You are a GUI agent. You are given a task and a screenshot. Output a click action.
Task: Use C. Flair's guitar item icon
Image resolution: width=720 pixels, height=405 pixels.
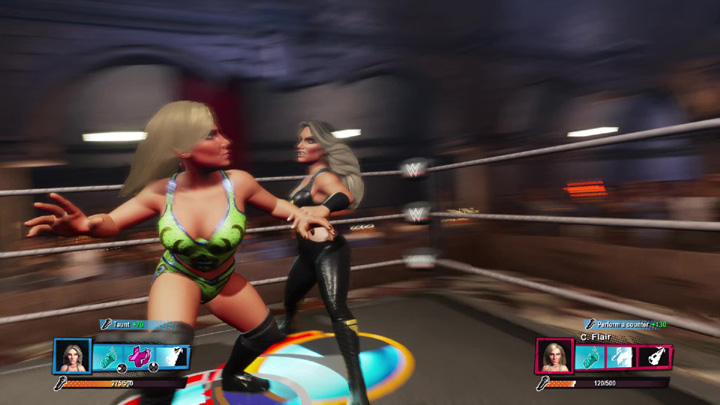pyautogui.click(x=654, y=357)
